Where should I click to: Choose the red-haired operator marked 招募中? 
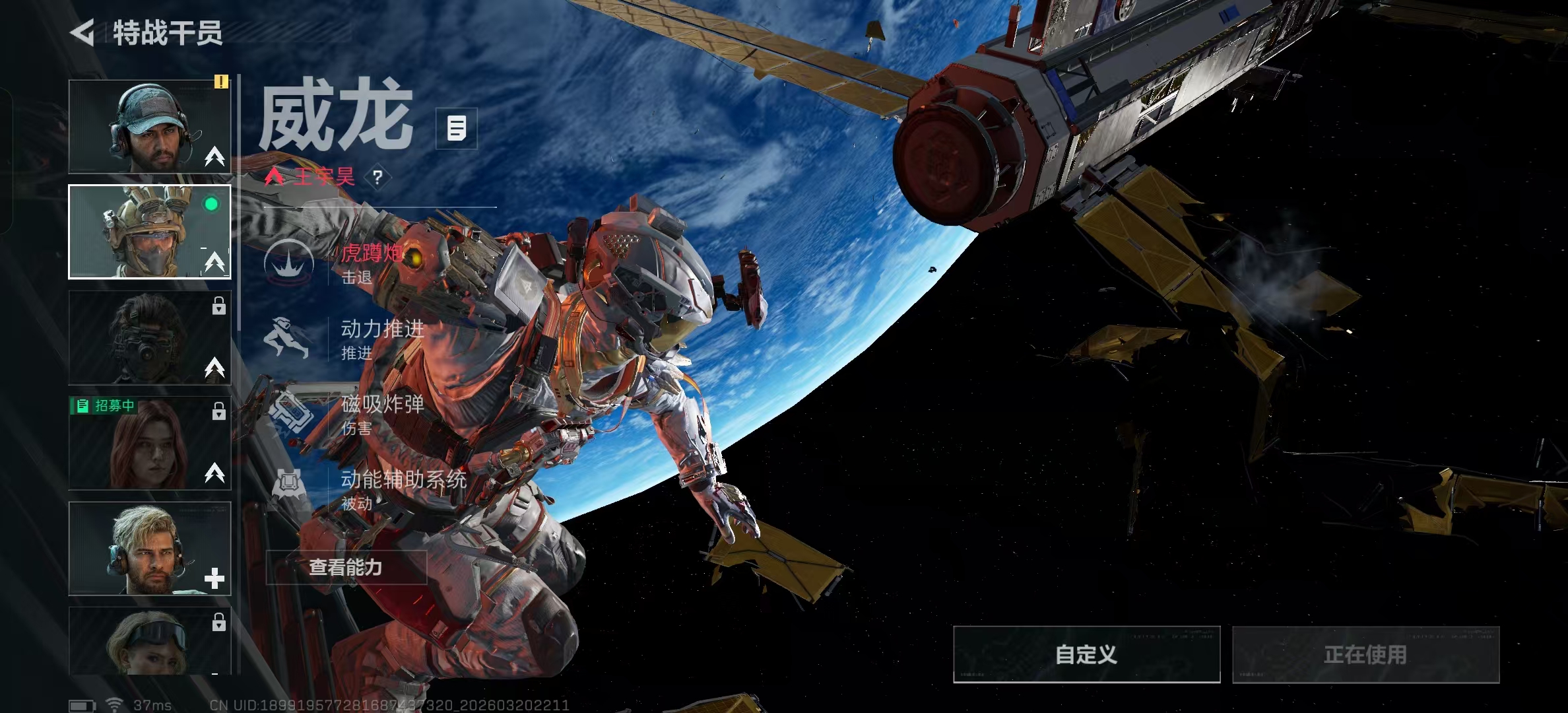[x=150, y=444]
